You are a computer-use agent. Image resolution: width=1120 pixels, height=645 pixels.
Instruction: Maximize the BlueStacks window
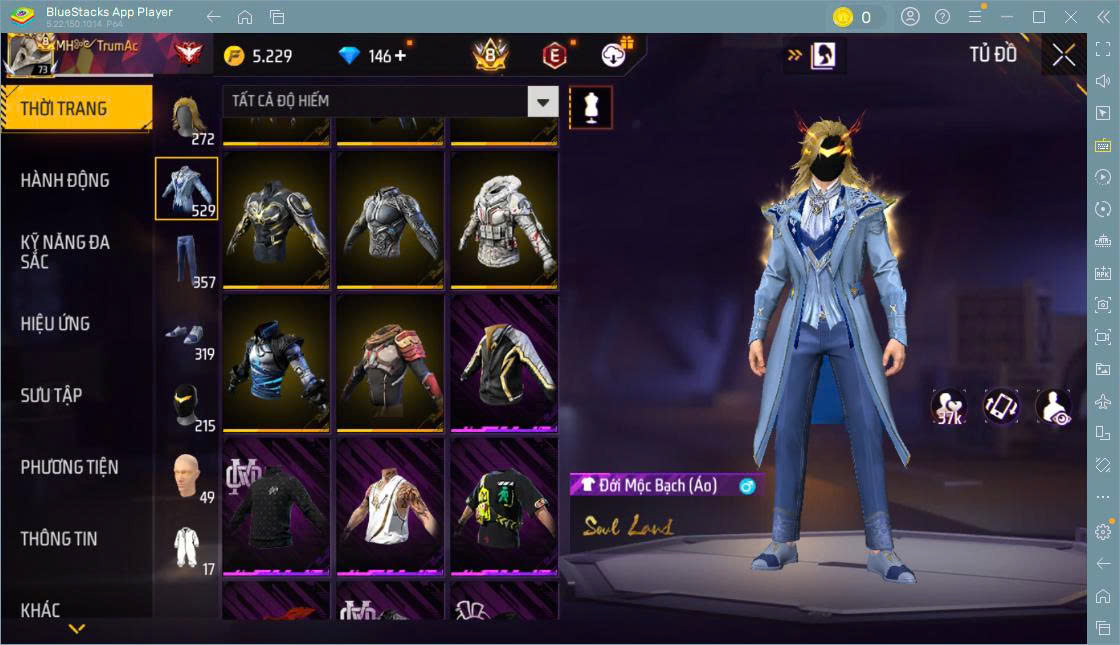(1039, 17)
